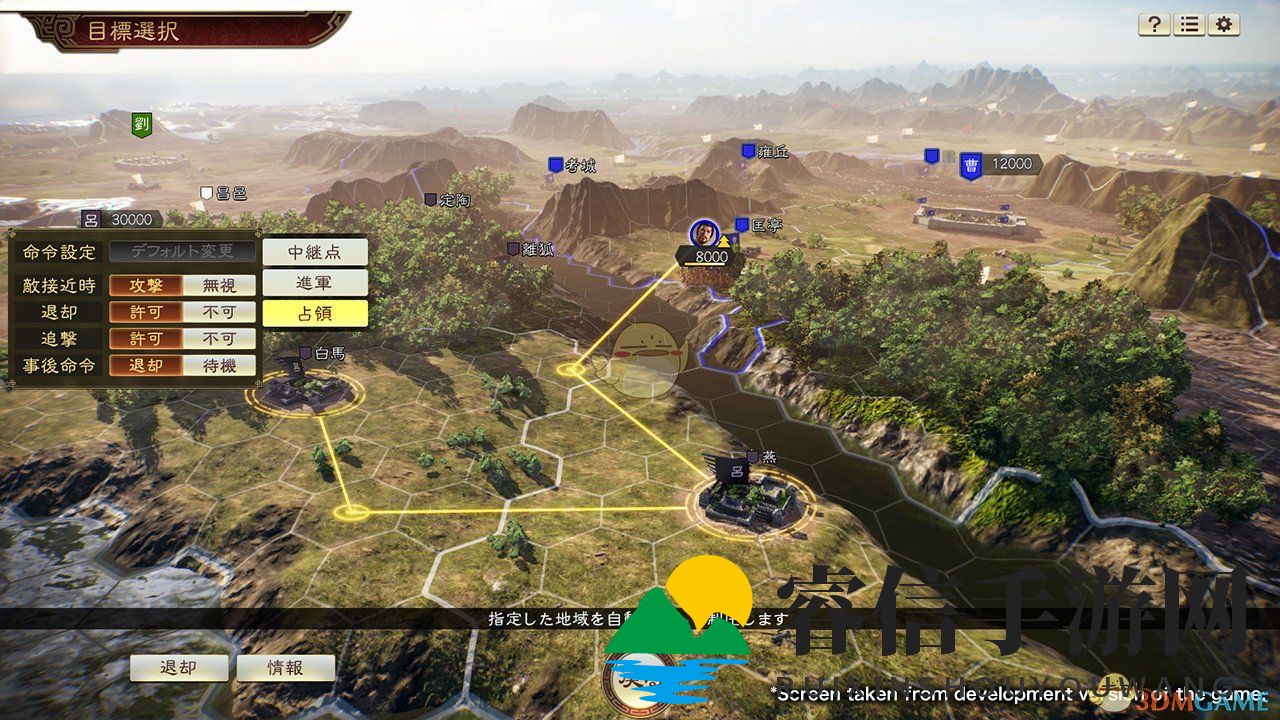Set 追撃 row to 許可
The height and width of the screenshot is (720, 1280).
pyautogui.click(x=146, y=339)
